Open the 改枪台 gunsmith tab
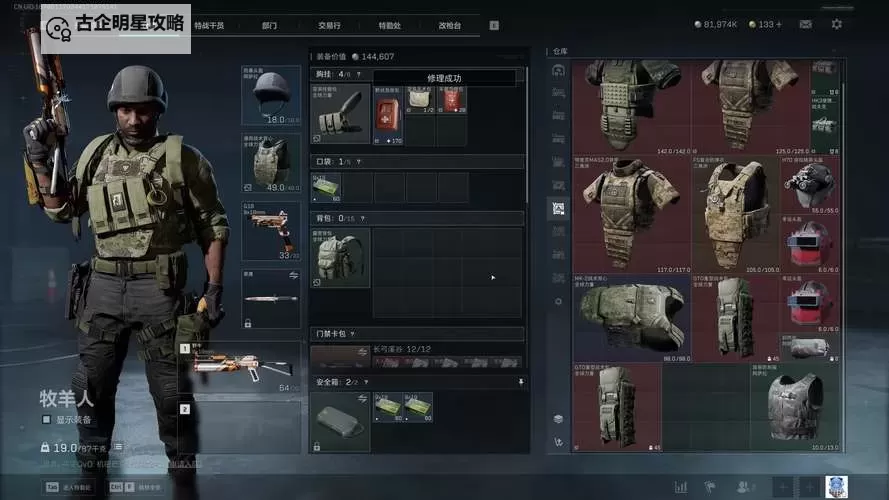This screenshot has height=500, width=889. [449, 25]
